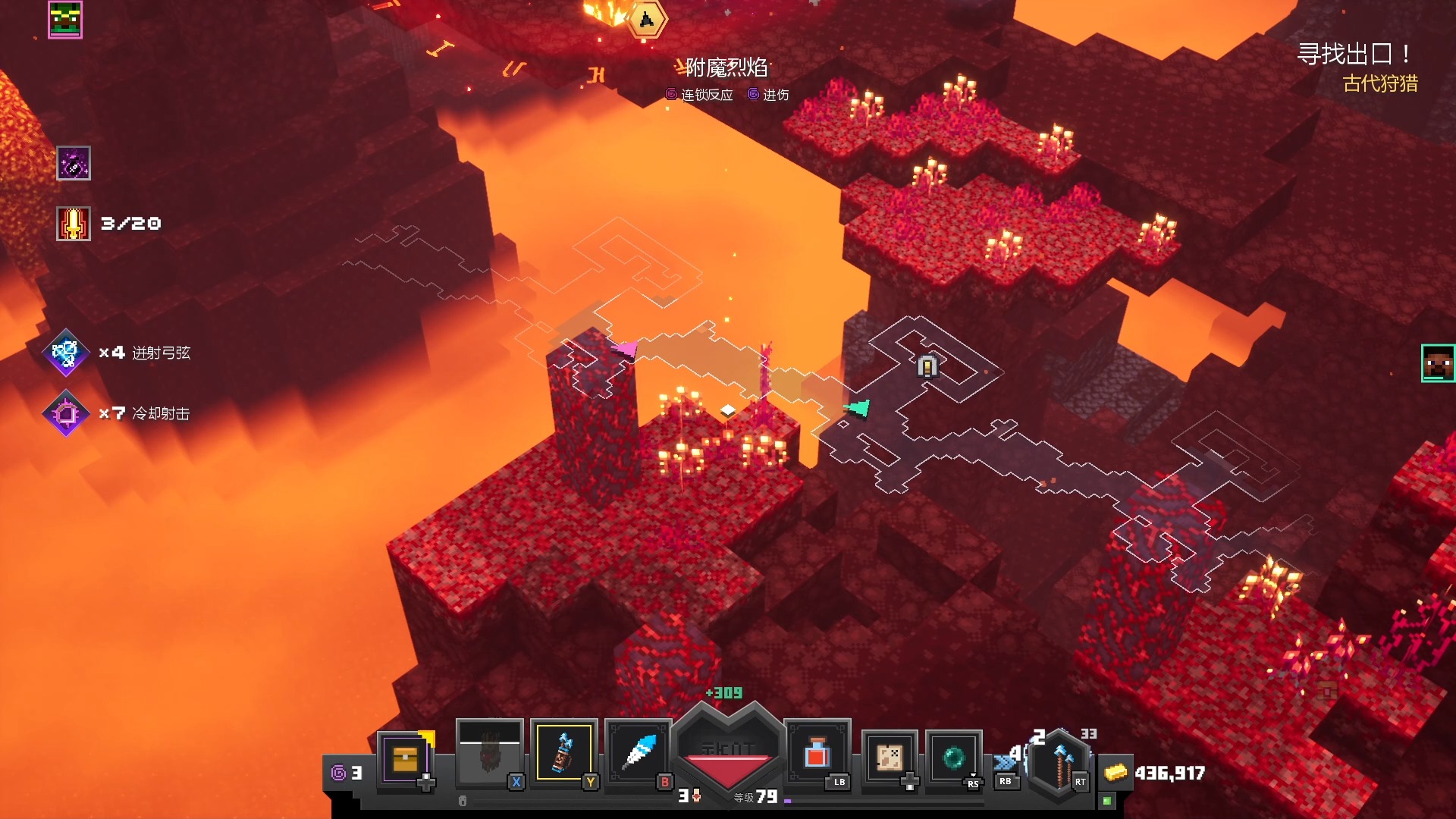The height and width of the screenshot is (819, 1456).
Task: Click the heart-shaped health display
Action: [729, 751]
